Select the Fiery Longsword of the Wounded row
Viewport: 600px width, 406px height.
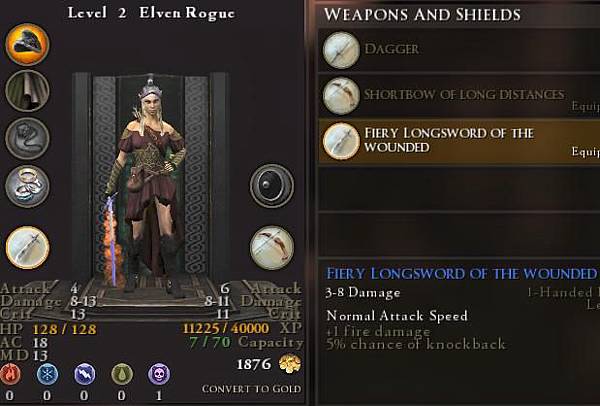click(452, 141)
